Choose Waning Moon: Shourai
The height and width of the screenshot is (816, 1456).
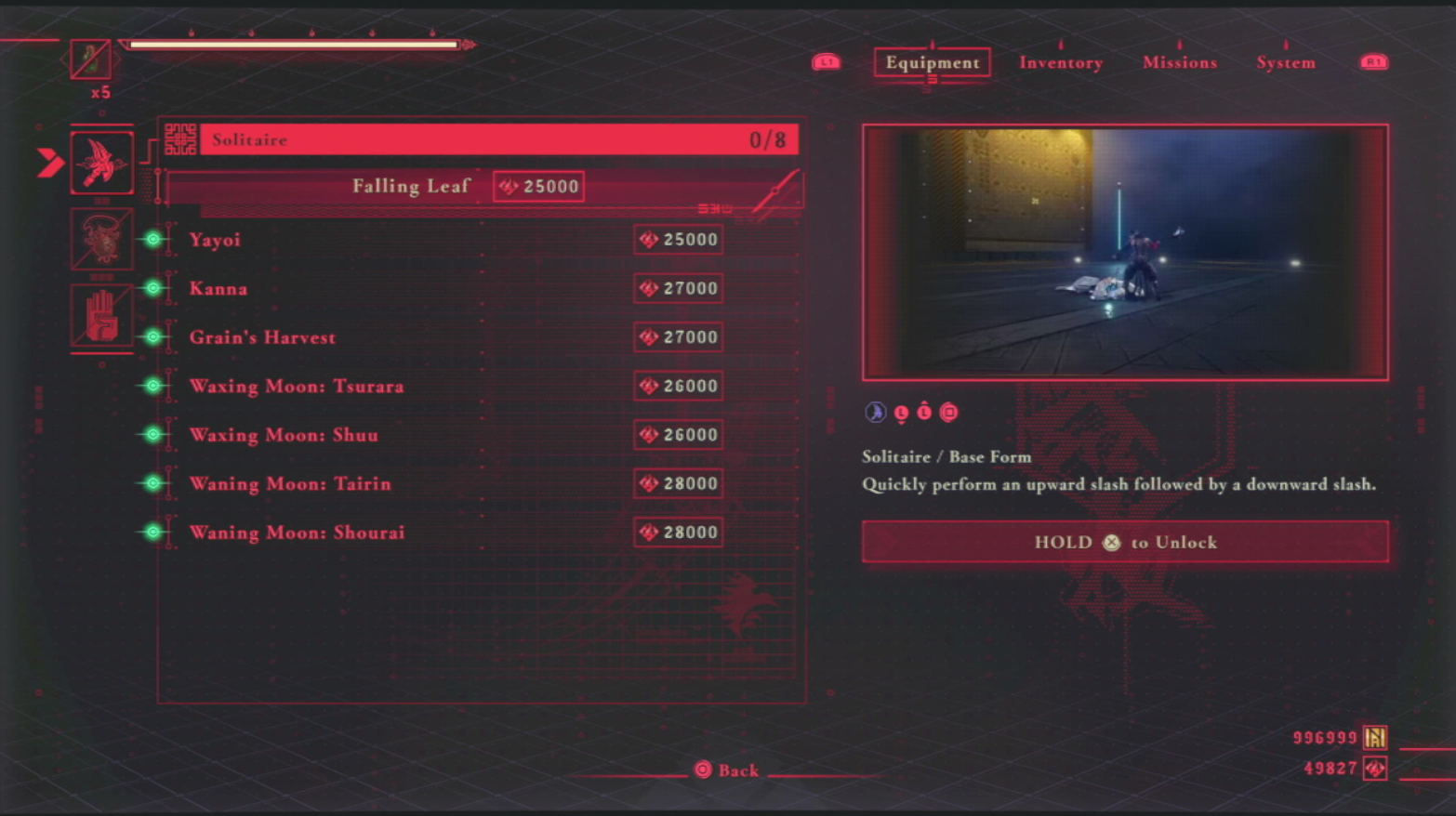click(297, 533)
